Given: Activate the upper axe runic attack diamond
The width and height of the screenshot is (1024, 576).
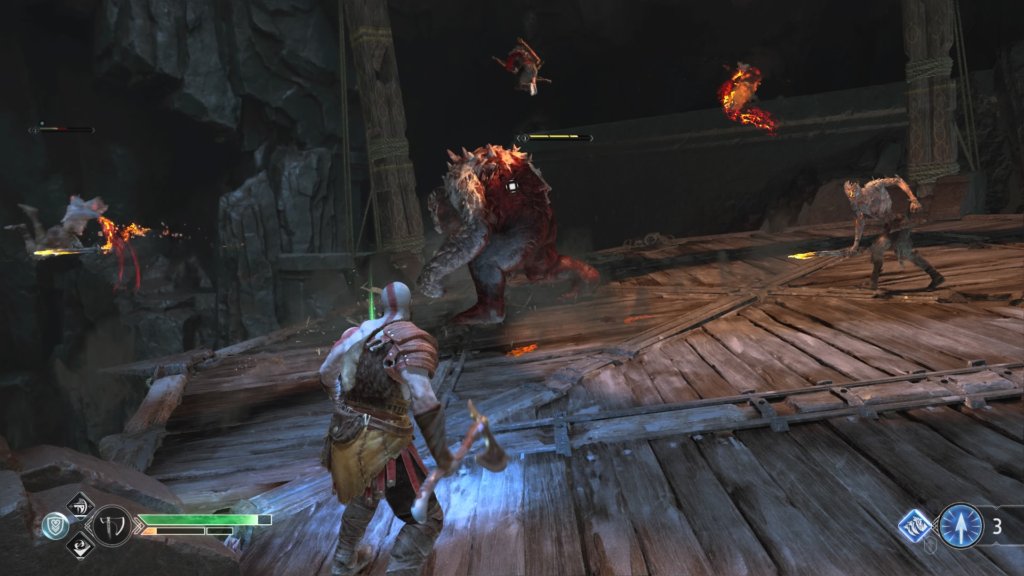Looking at the screenshot, I should point(80,502).
